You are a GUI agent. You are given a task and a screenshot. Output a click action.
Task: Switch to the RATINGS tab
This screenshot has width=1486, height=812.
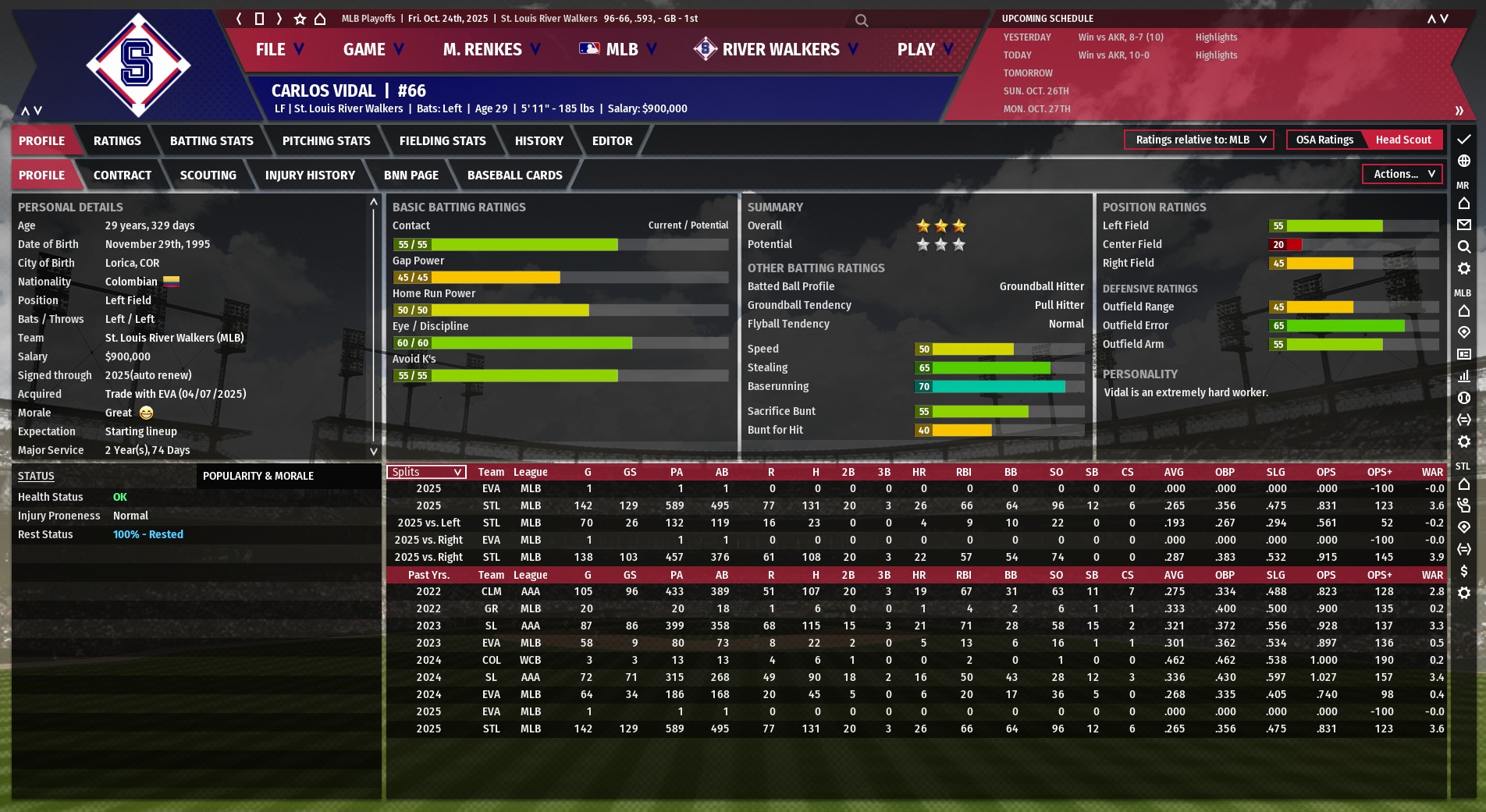(x=117, y=141)
